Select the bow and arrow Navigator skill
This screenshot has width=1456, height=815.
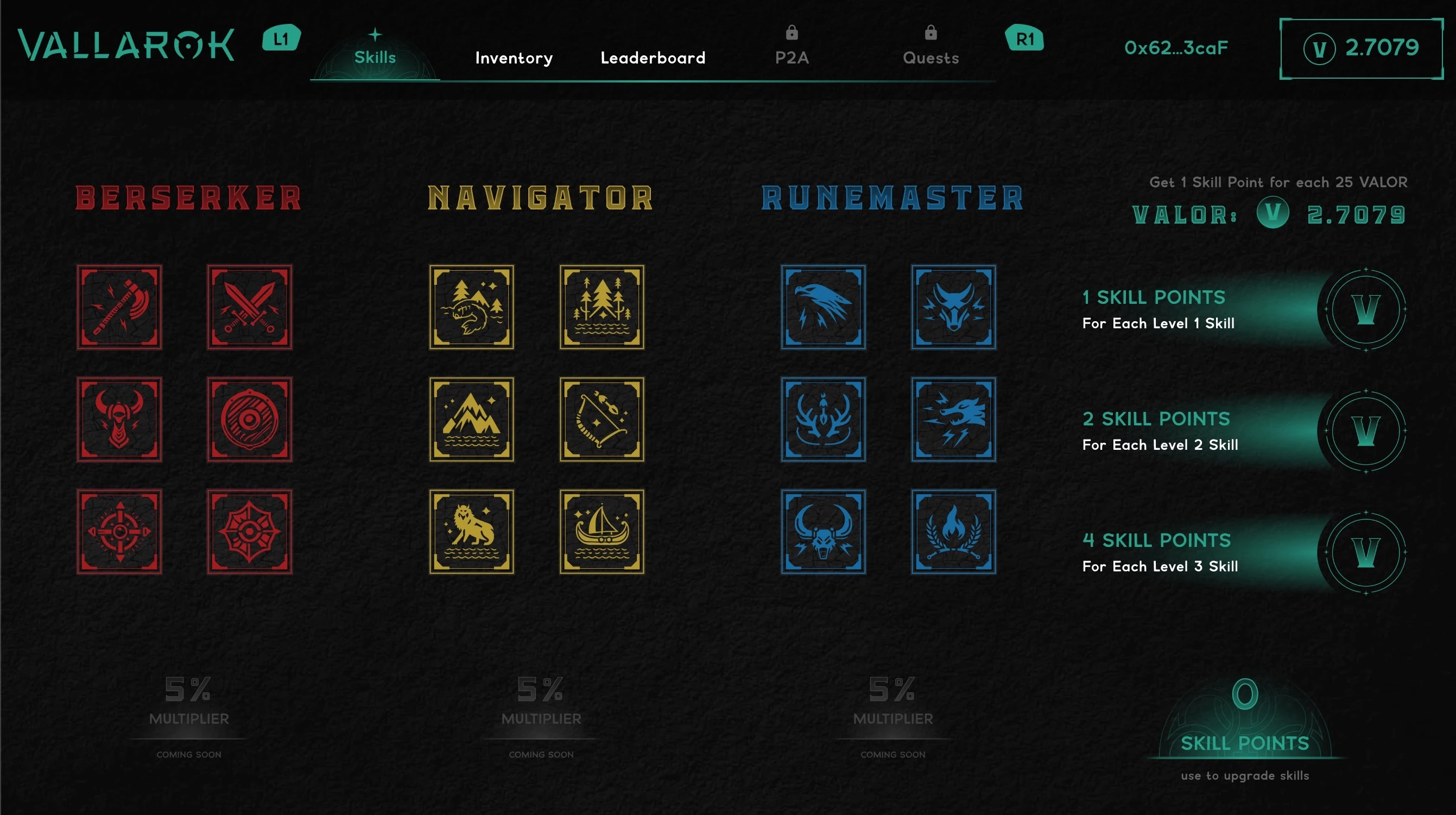tap(602, 419)
